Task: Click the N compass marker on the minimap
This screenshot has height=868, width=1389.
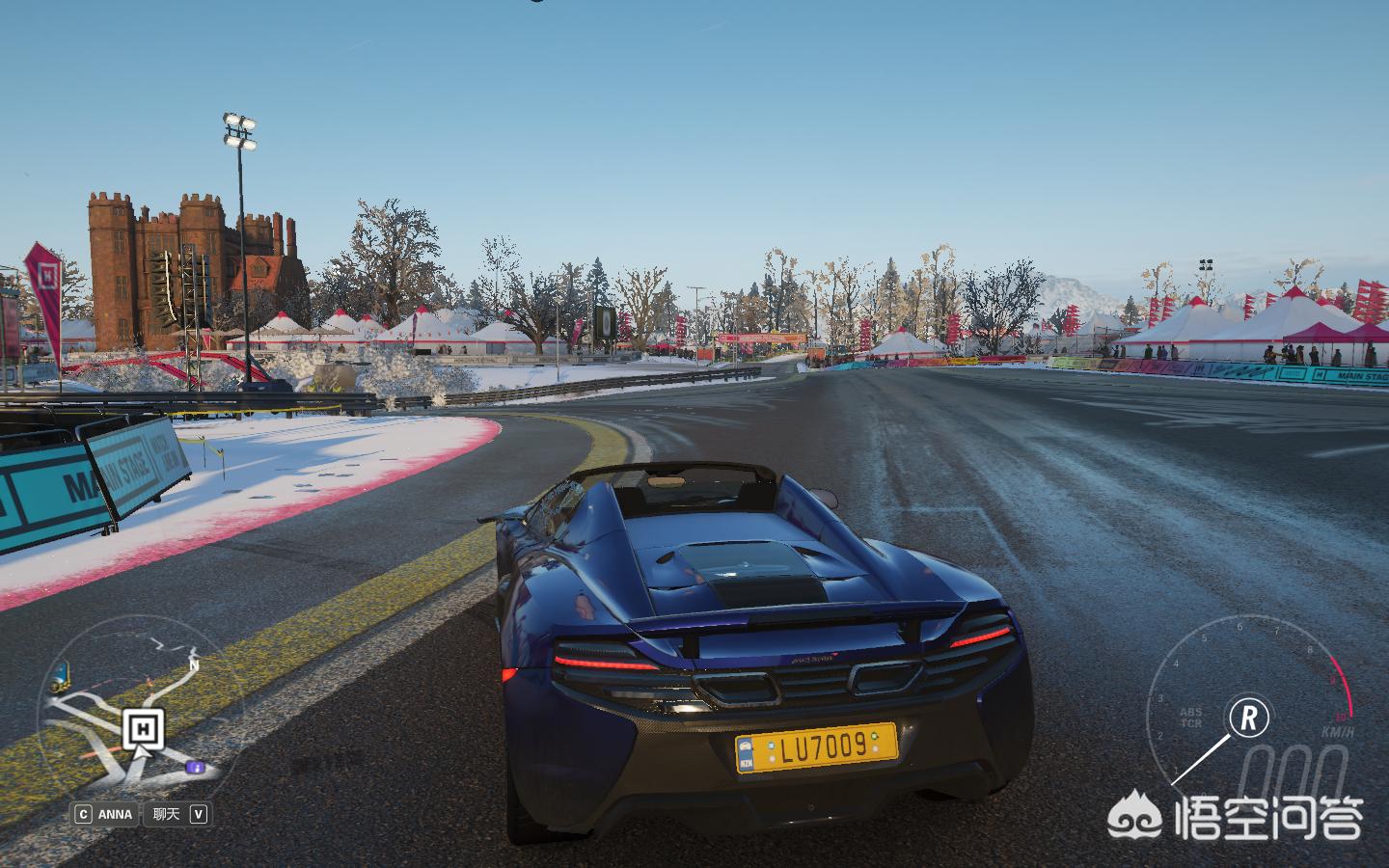Action: [194, 665]
